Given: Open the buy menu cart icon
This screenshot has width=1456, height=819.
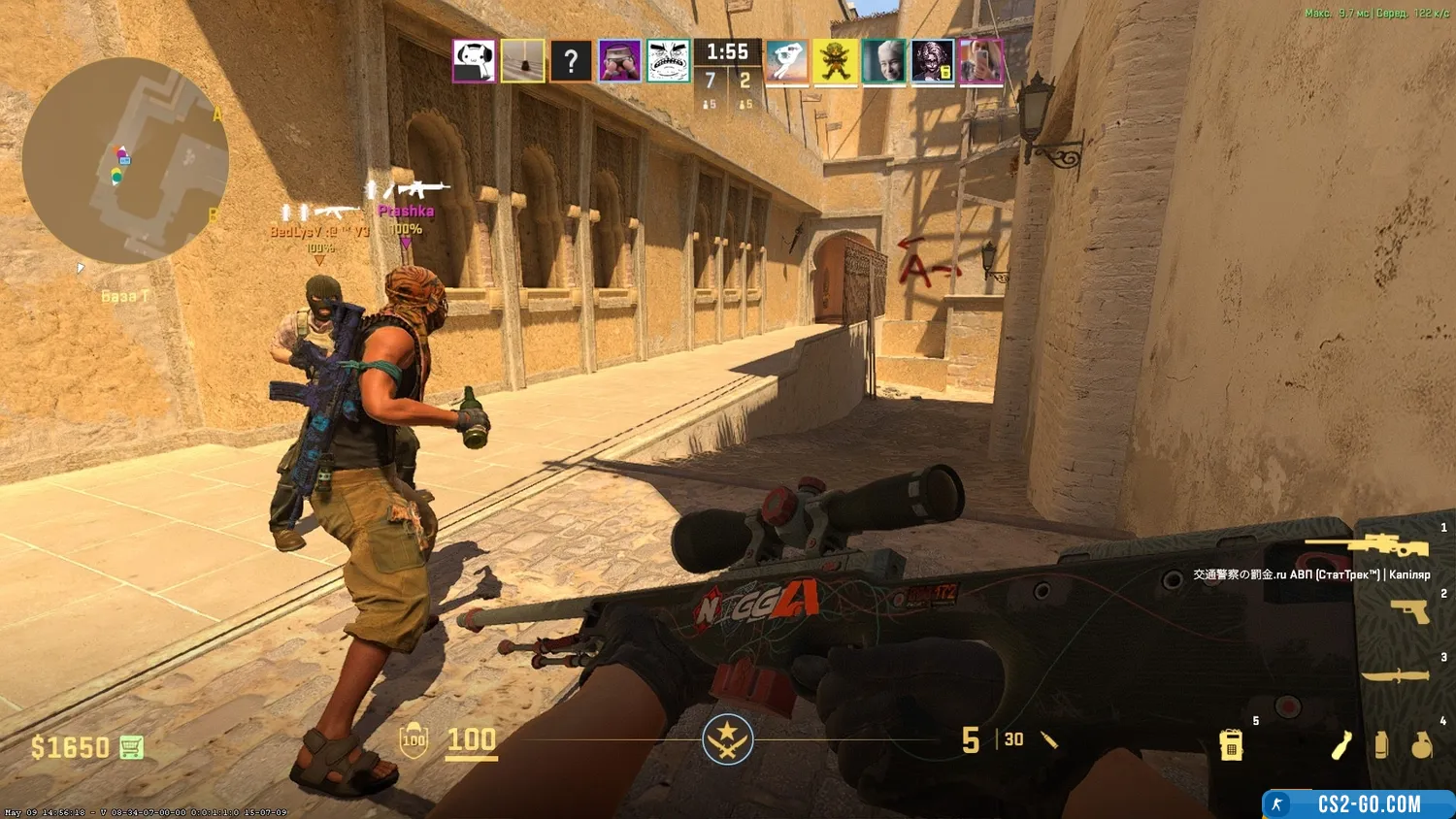Looking at the screenshot, I should pos(131,747).
